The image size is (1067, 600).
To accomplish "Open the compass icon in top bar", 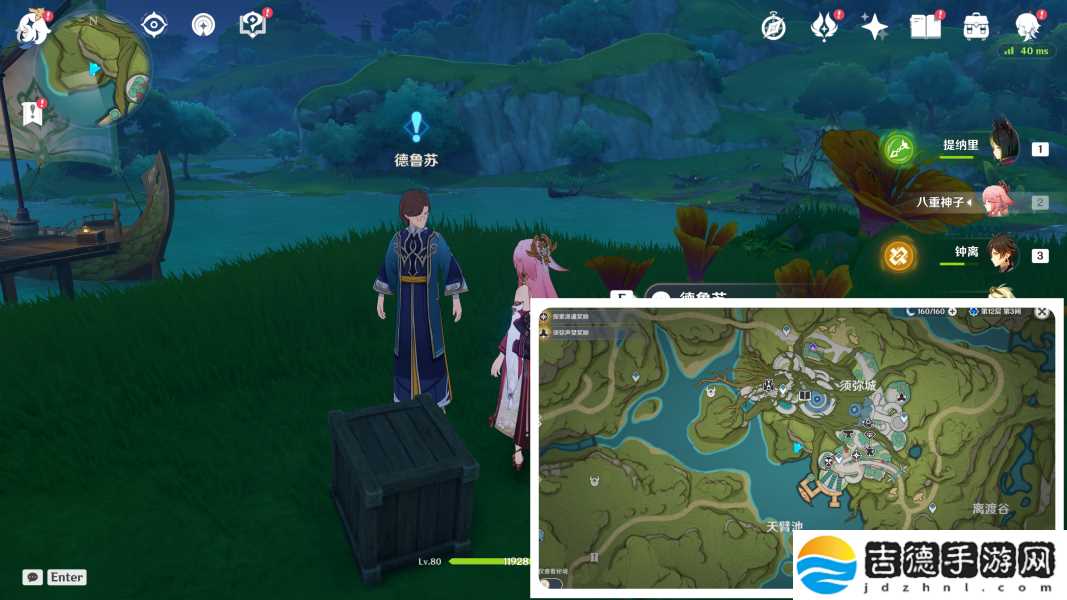I will [773, 27].
